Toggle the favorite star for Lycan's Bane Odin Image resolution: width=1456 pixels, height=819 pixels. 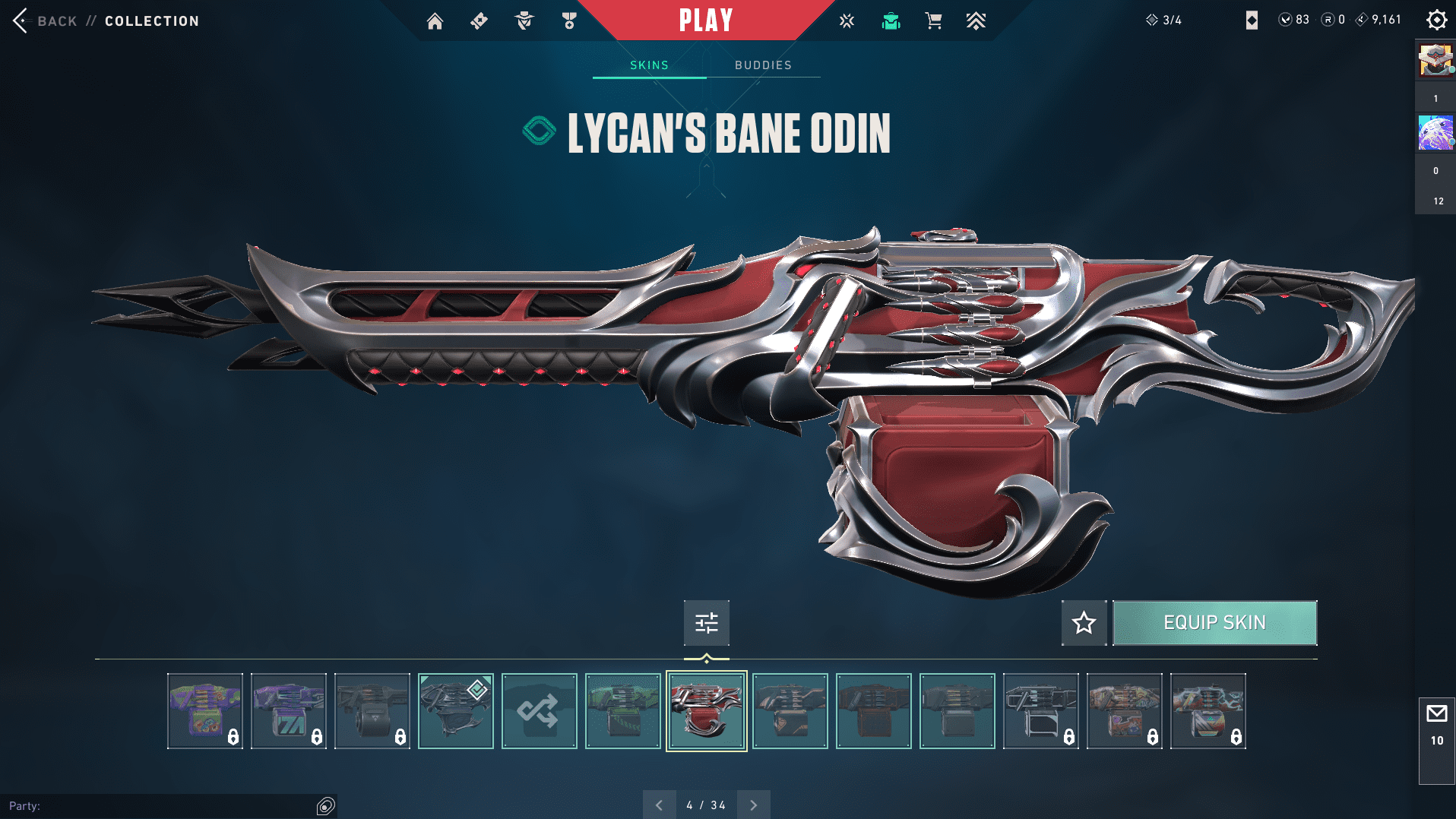pyautogui.click(x=1084, y=623)
